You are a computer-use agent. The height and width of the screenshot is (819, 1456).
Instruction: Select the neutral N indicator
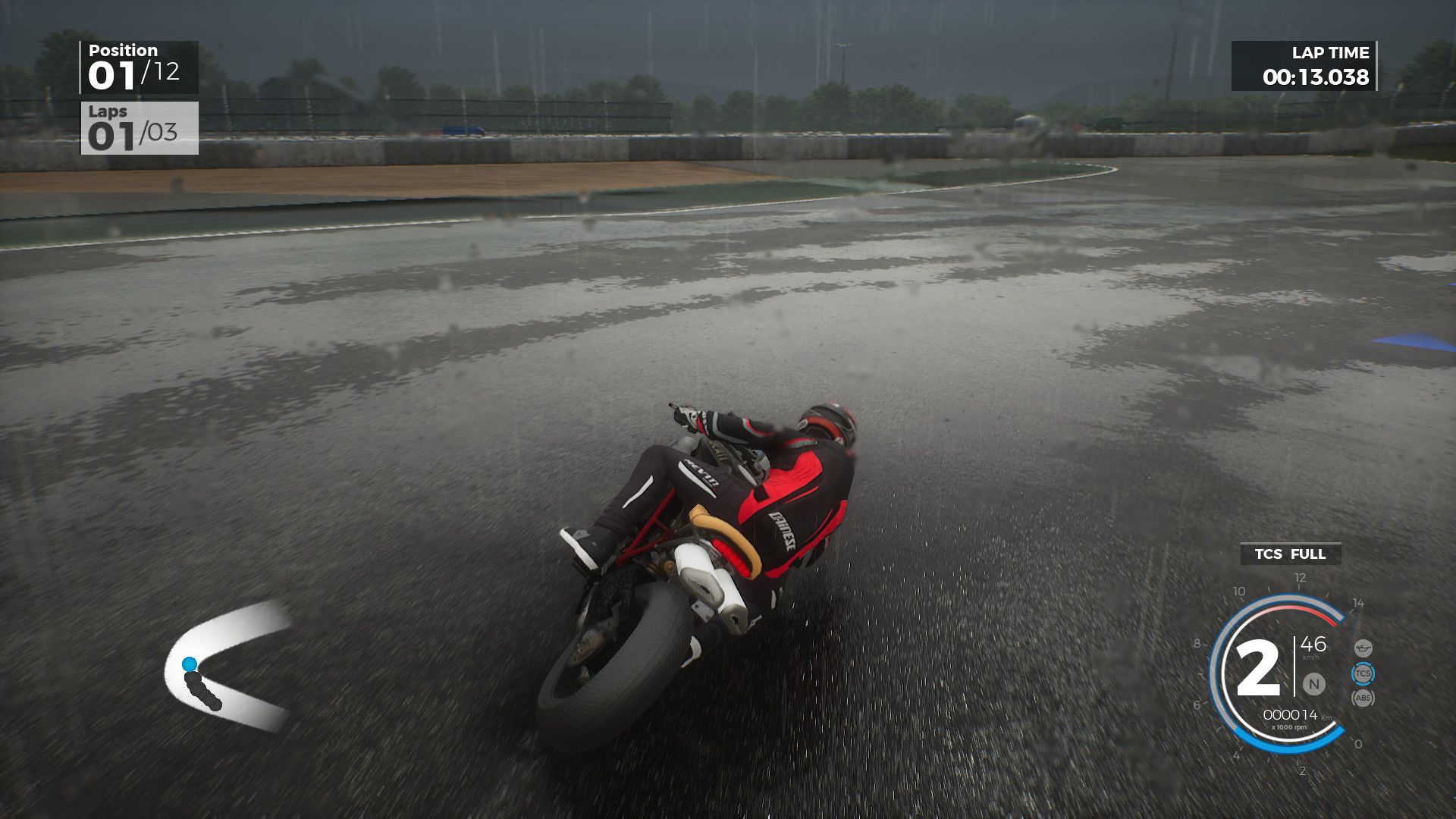coord(1313,684)
